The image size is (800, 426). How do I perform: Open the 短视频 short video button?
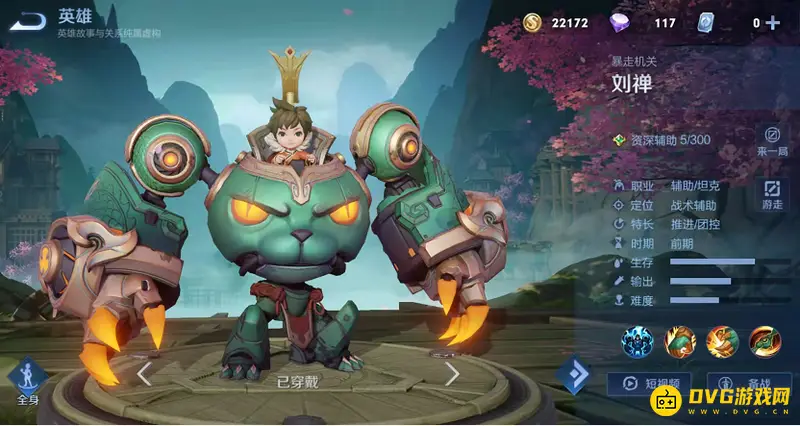click(x=651, y=383)
